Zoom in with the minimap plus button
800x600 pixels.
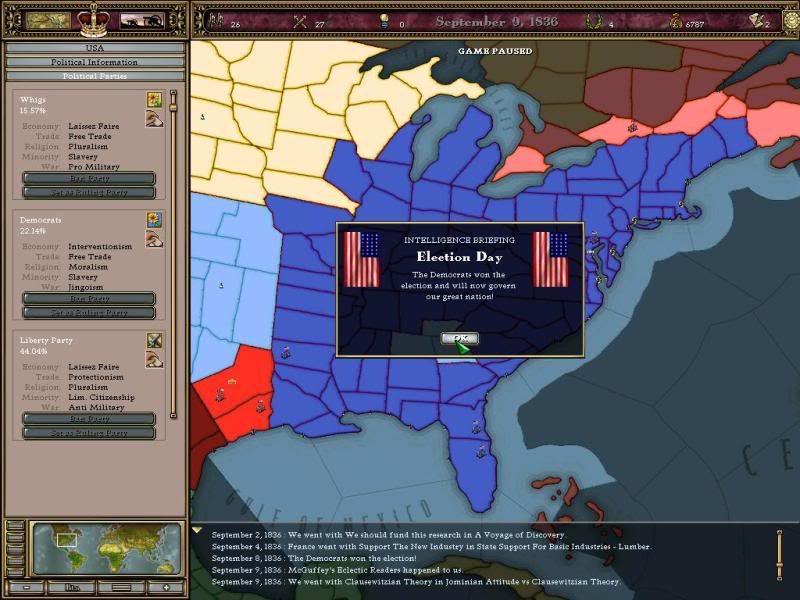(165, 587)
